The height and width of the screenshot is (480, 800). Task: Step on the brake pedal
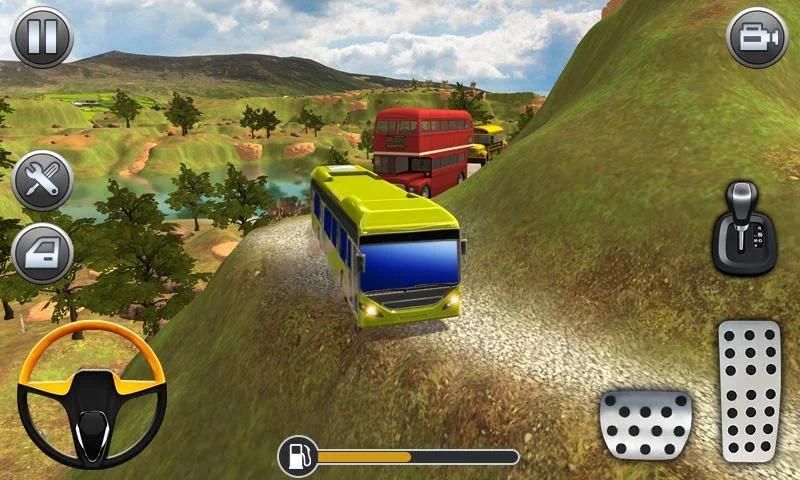tap(645, 424)
